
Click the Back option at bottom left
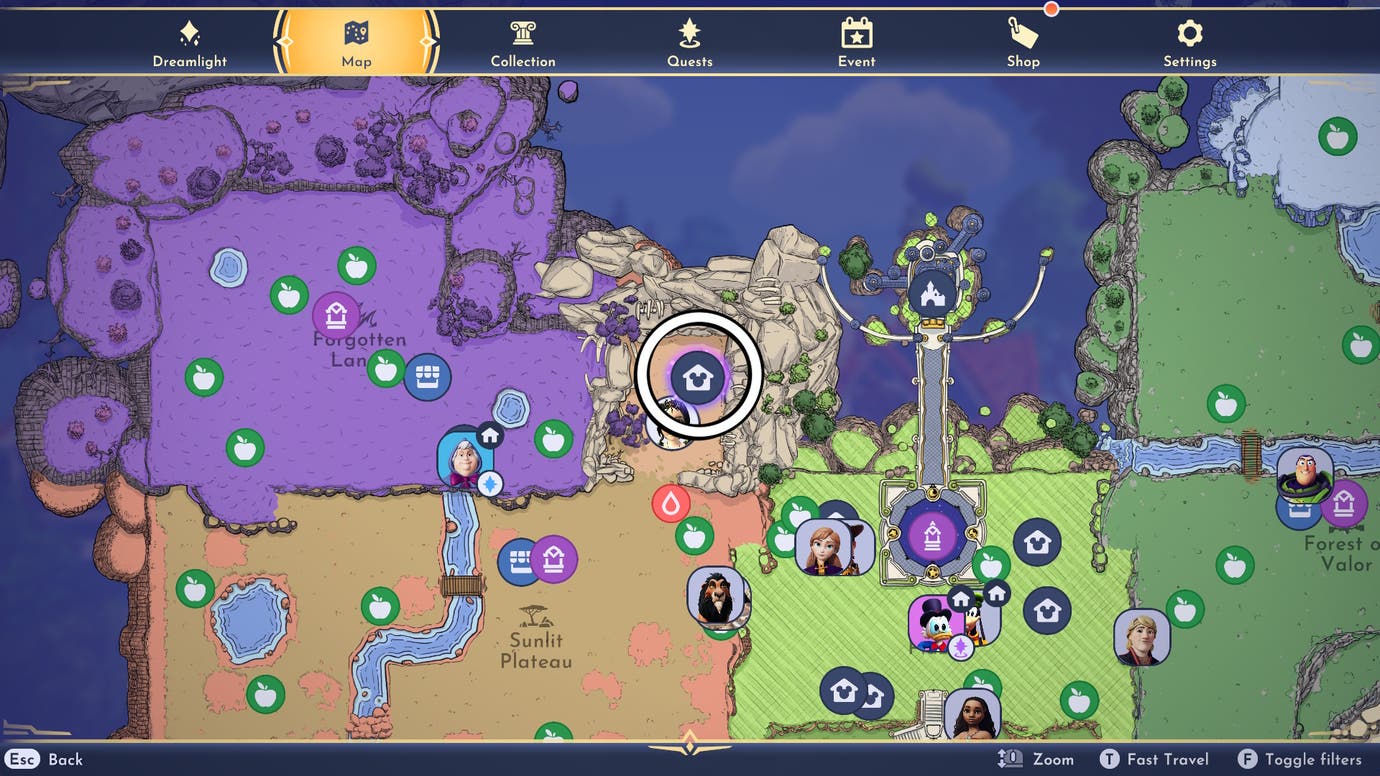[x=46, y=759]
